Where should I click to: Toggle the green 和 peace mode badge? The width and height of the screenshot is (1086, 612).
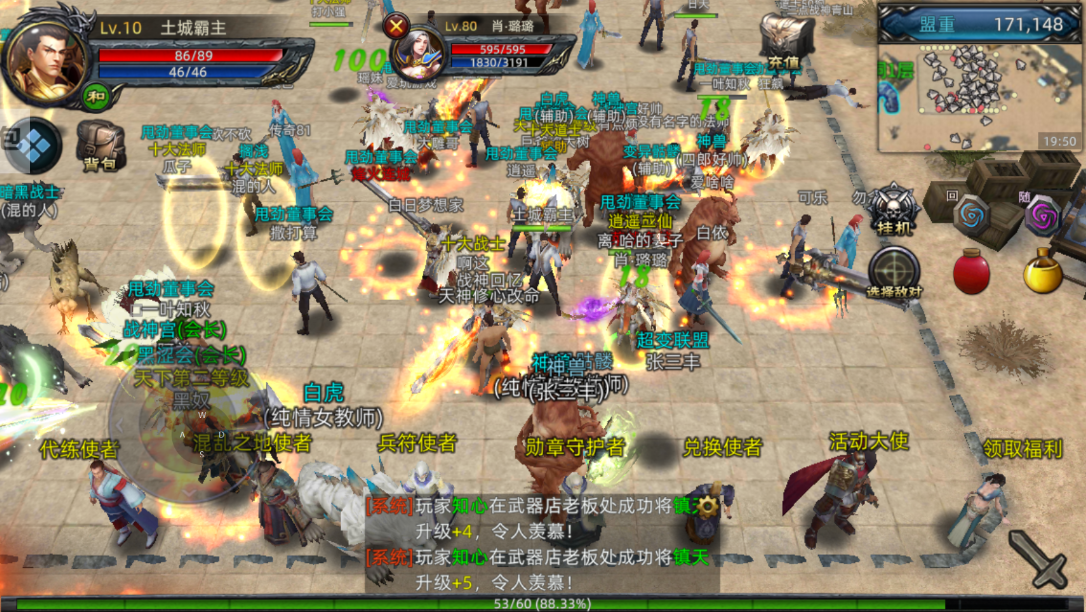coord(96,97)
